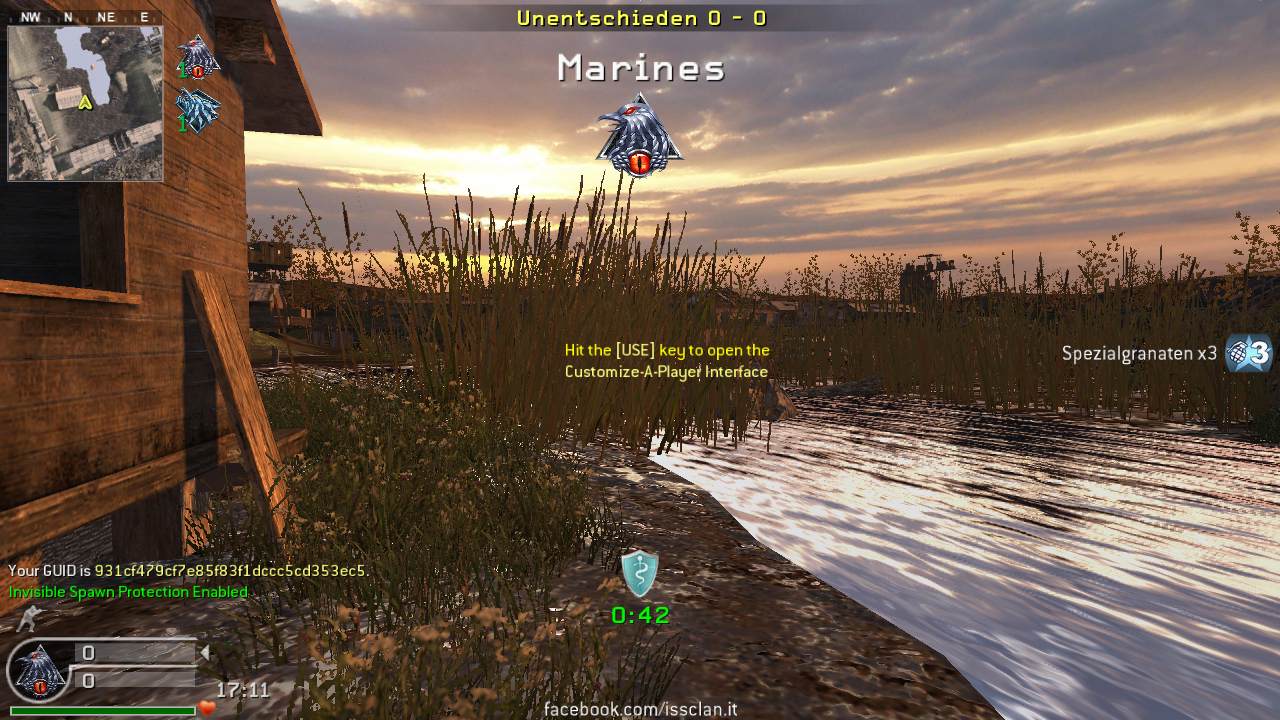Click the heart icon by the health bar
Image resolution: width=1280 pixels, height=720 pixels.
coord(207,708)
